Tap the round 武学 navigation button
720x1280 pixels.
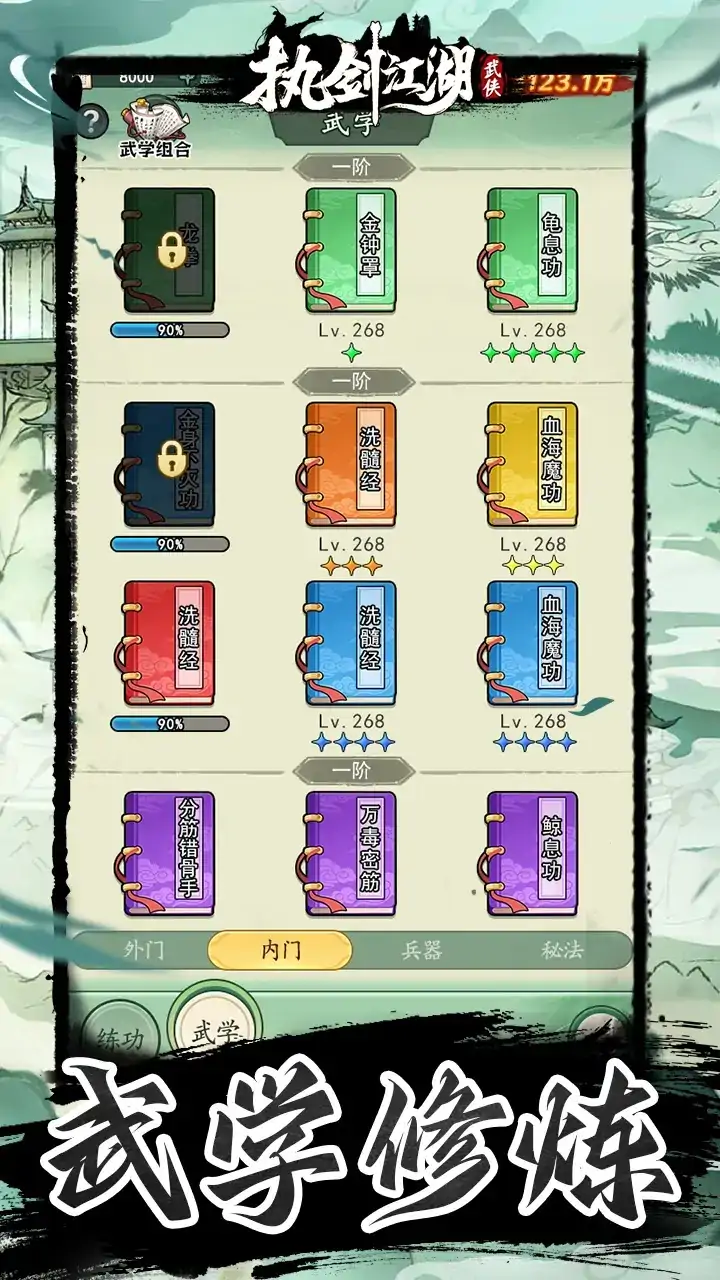click(215, 1030)
